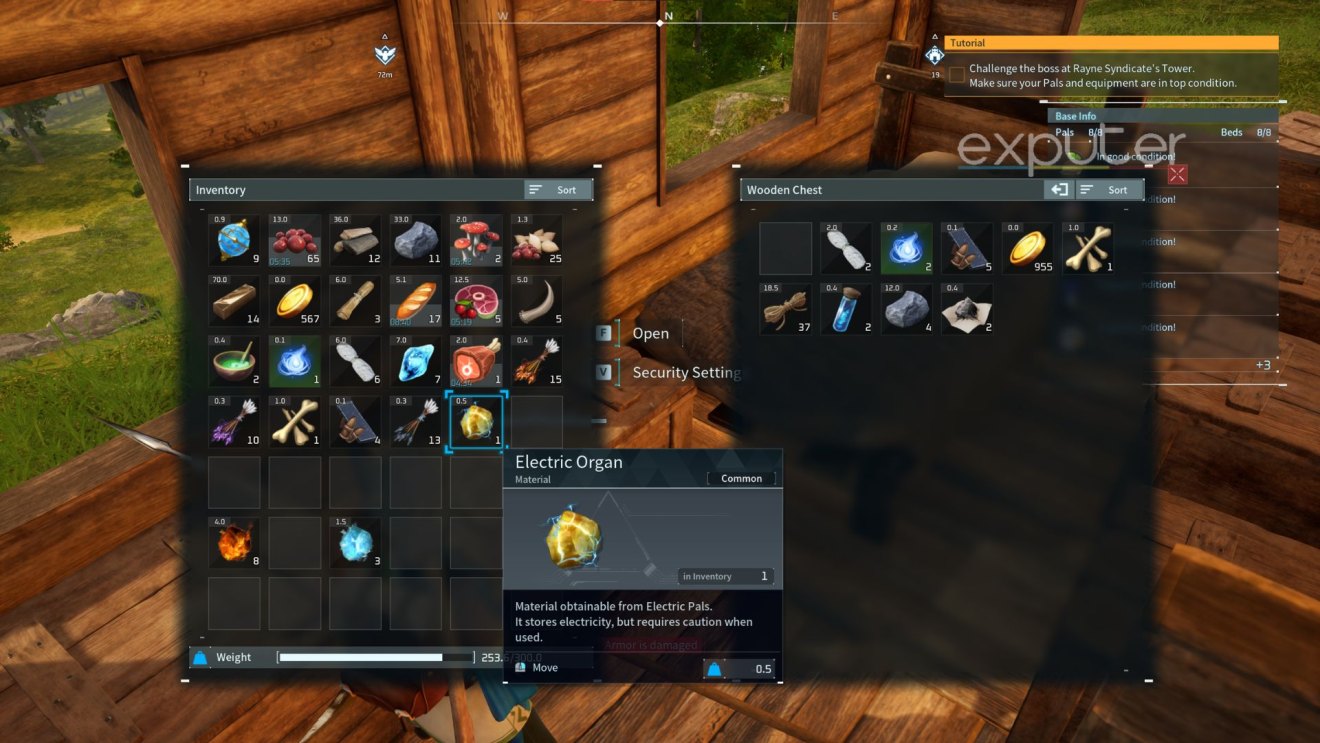This screenshot has width=1320, height=743.
Task: Select the stone stack of 4 in the chest
Action: pyautogui.click(x=906, y=308)
